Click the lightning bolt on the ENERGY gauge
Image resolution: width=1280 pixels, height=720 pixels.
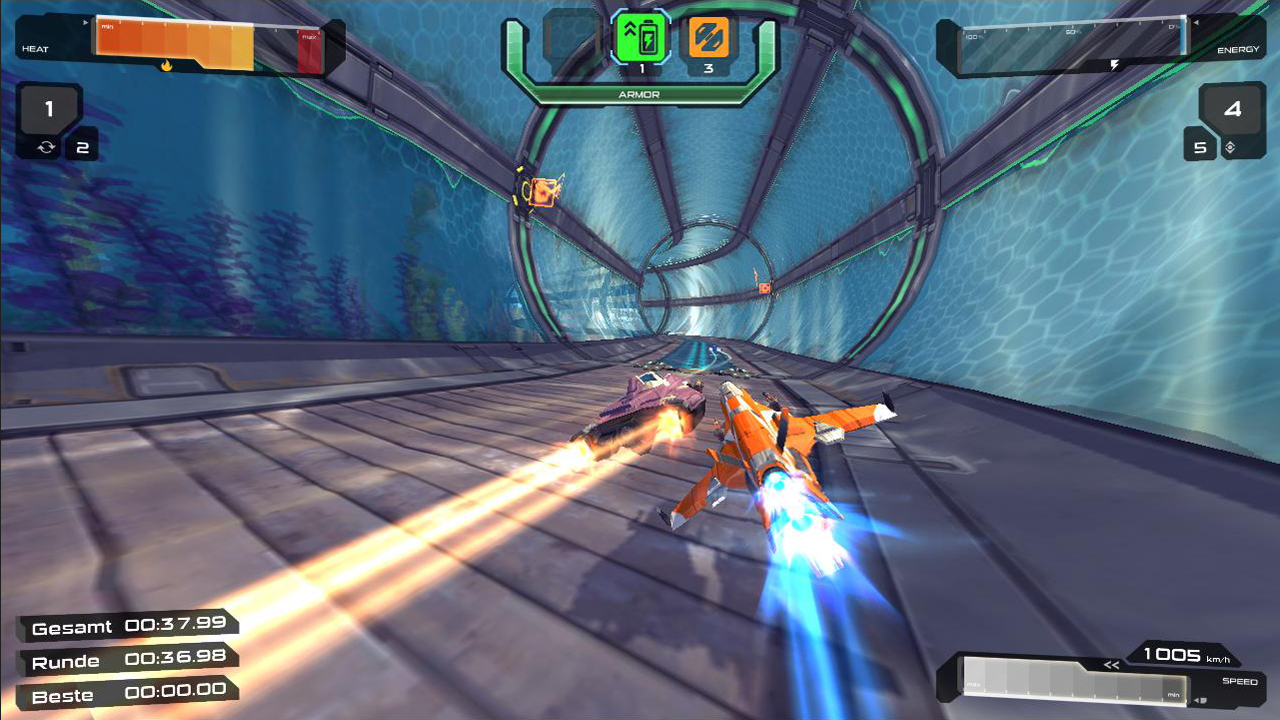(1115, 63)
